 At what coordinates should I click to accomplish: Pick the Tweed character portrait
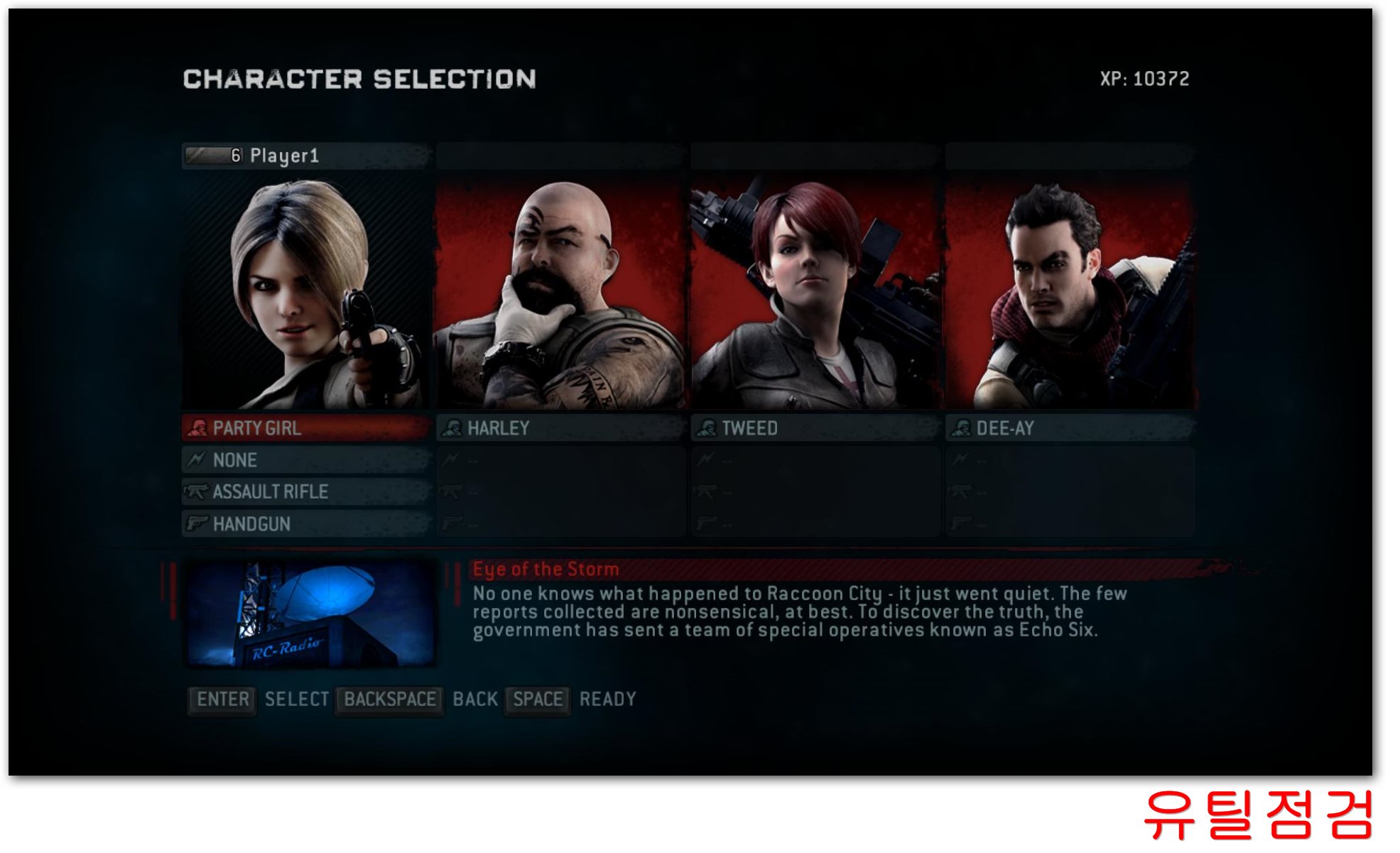pyautogui.click(x=815, y=293)
